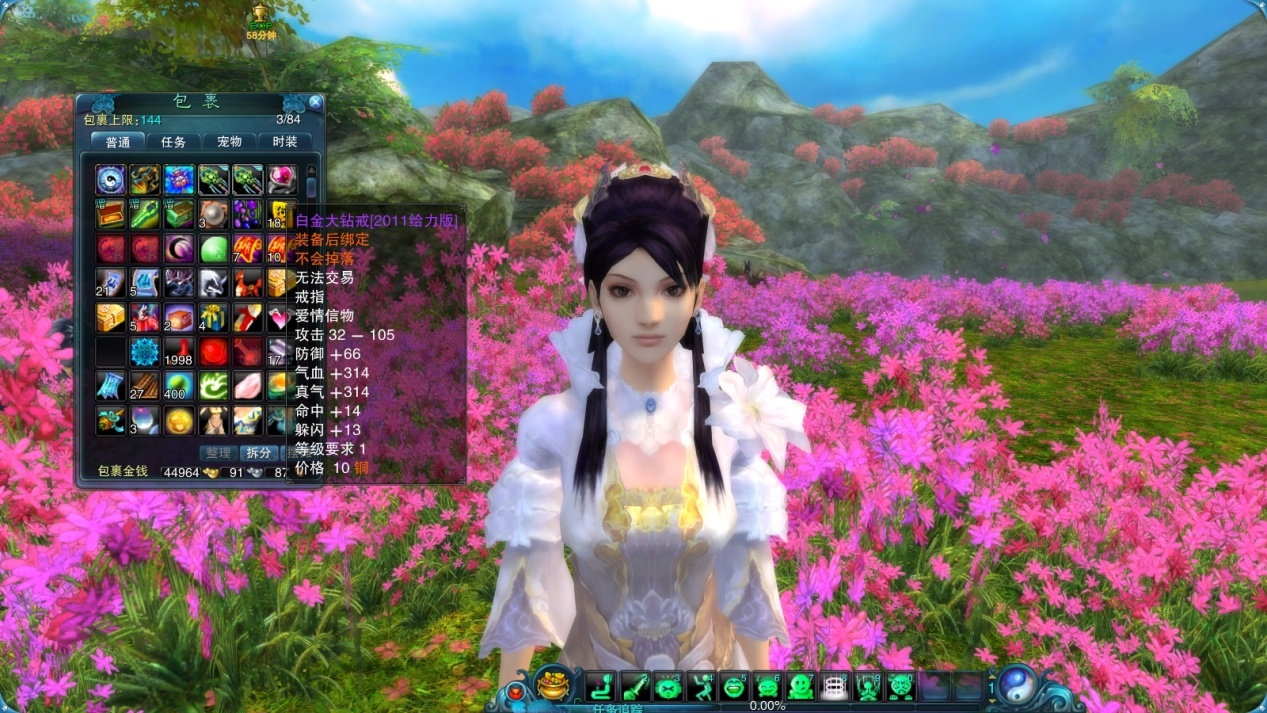The image size is (1267, 713).
Task: Open the 宠物 bag tab
Action: (x=229, y=142)
